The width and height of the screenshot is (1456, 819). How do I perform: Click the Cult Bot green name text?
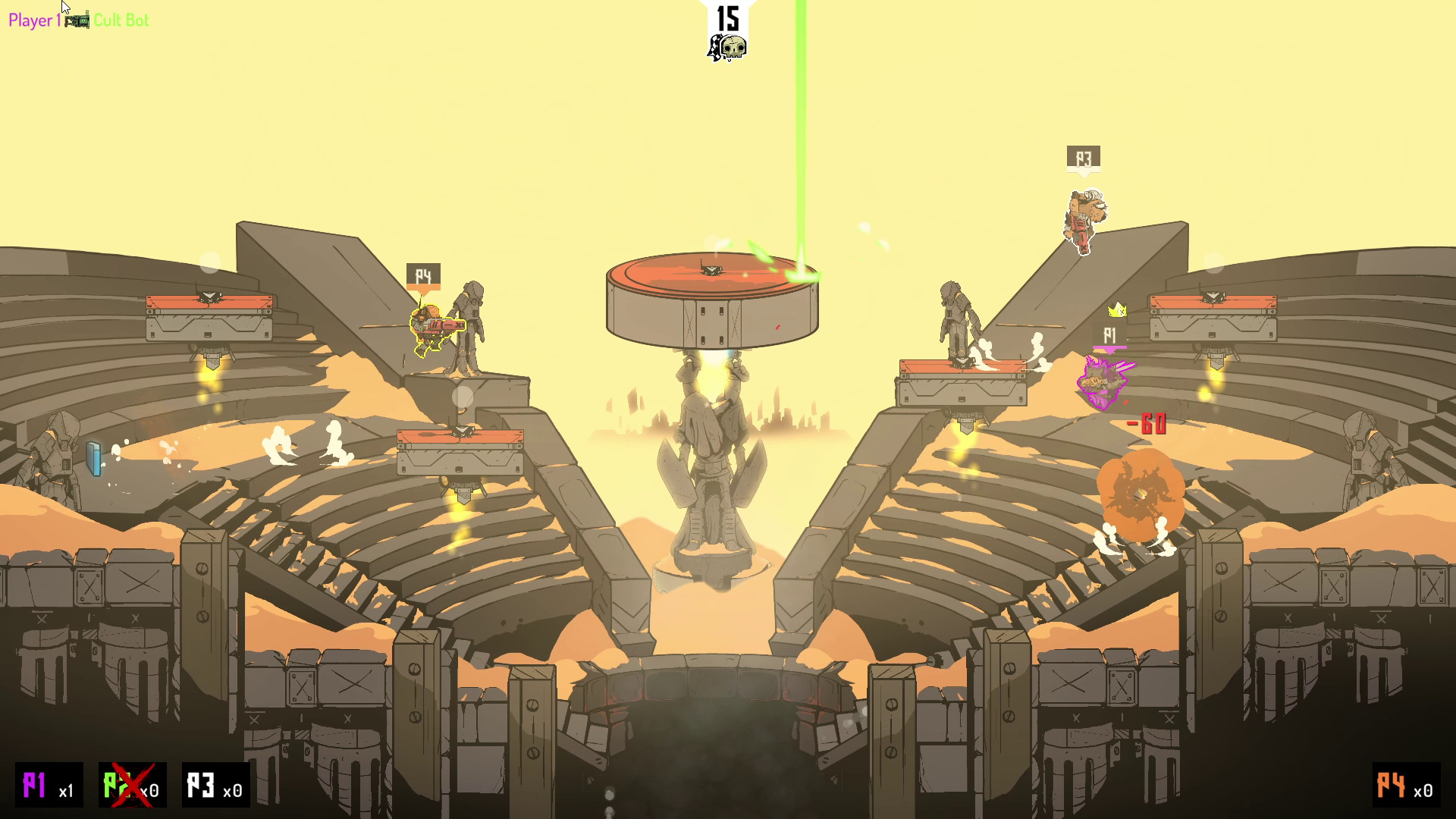[x=121, y=20]
